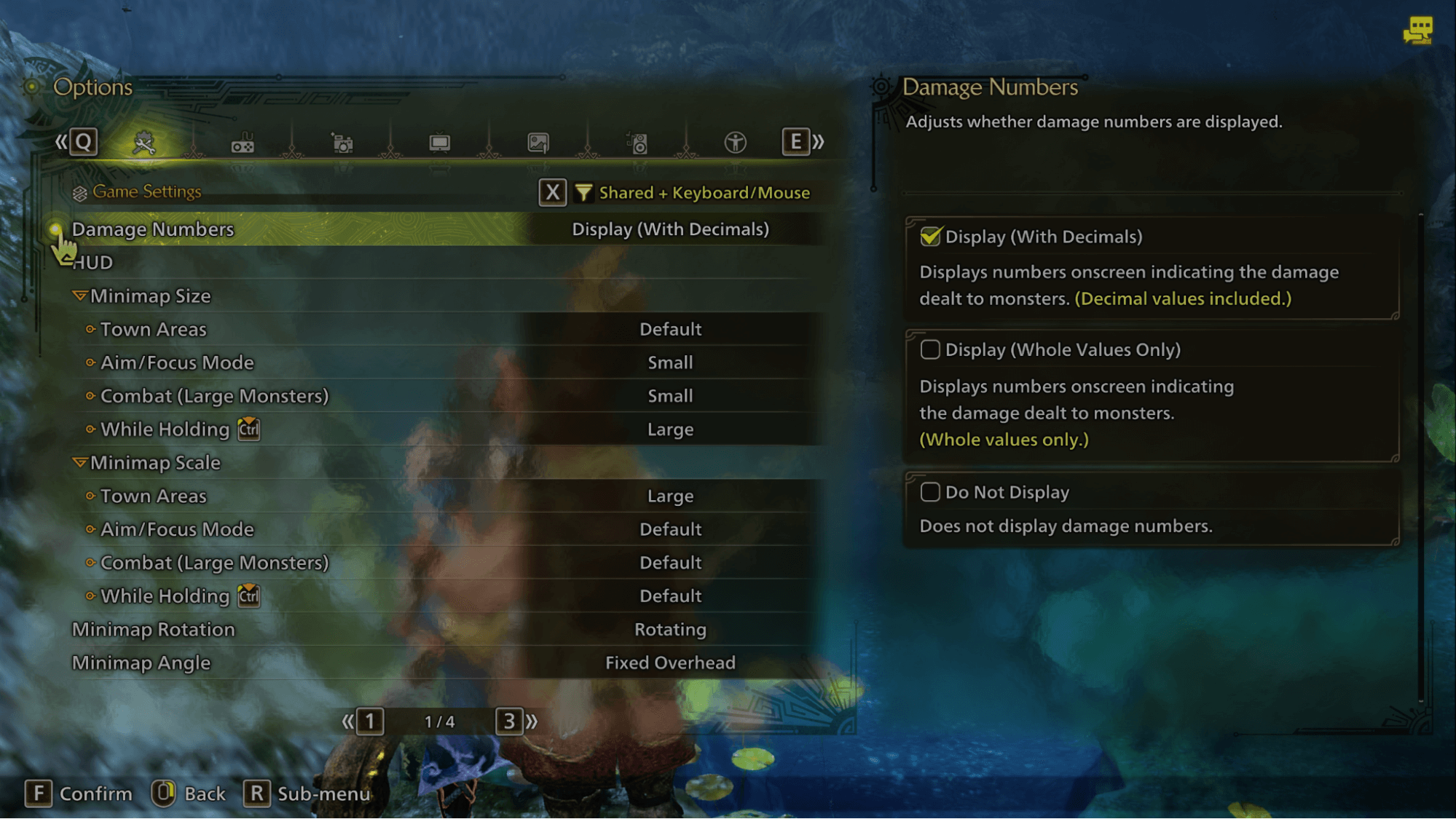Choose Display (Whole Values Only) option
The image size is (1456, 819).
pyautogui.click(x=930, y=350)
